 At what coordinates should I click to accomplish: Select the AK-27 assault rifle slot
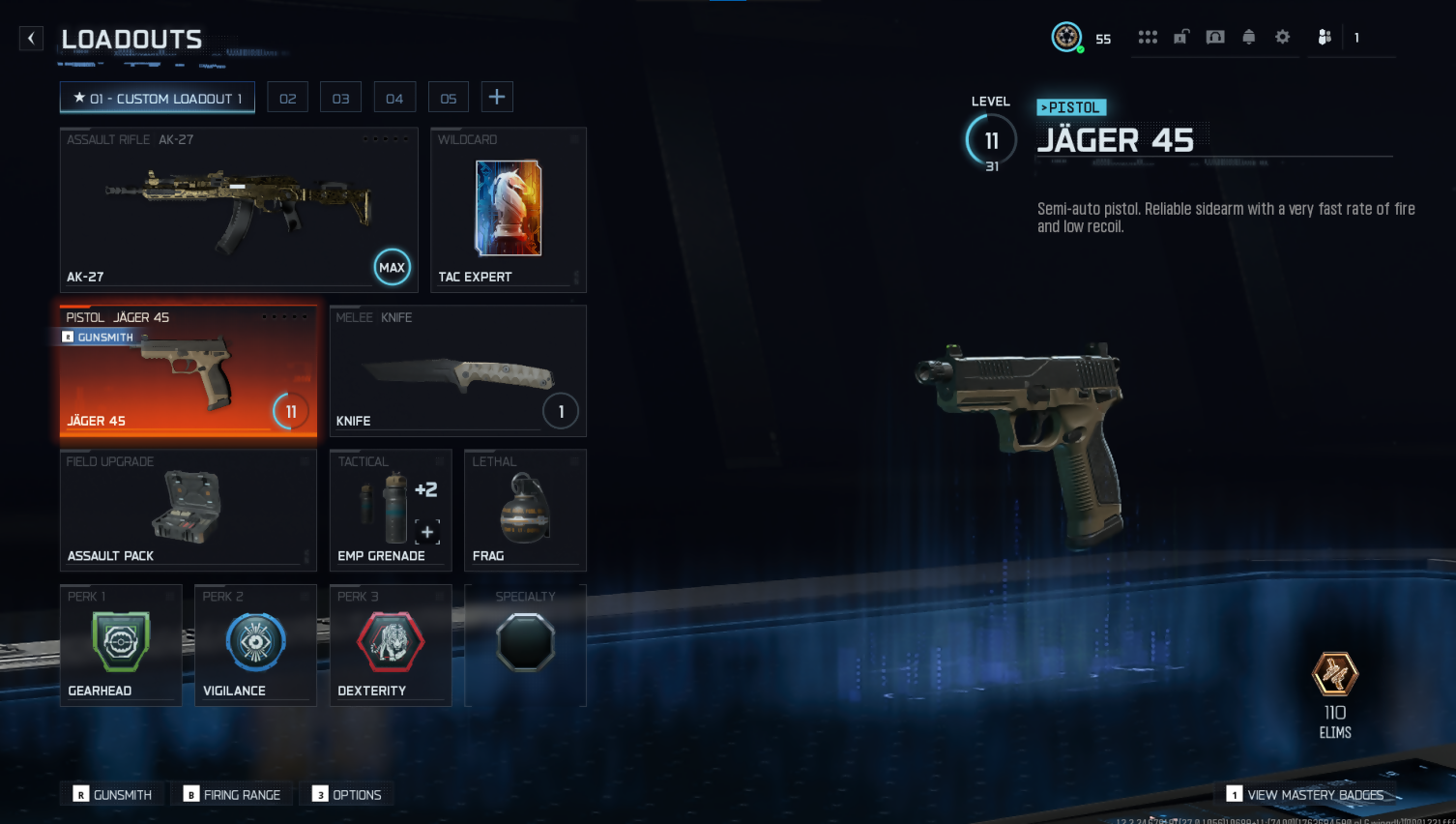[239, 210]
